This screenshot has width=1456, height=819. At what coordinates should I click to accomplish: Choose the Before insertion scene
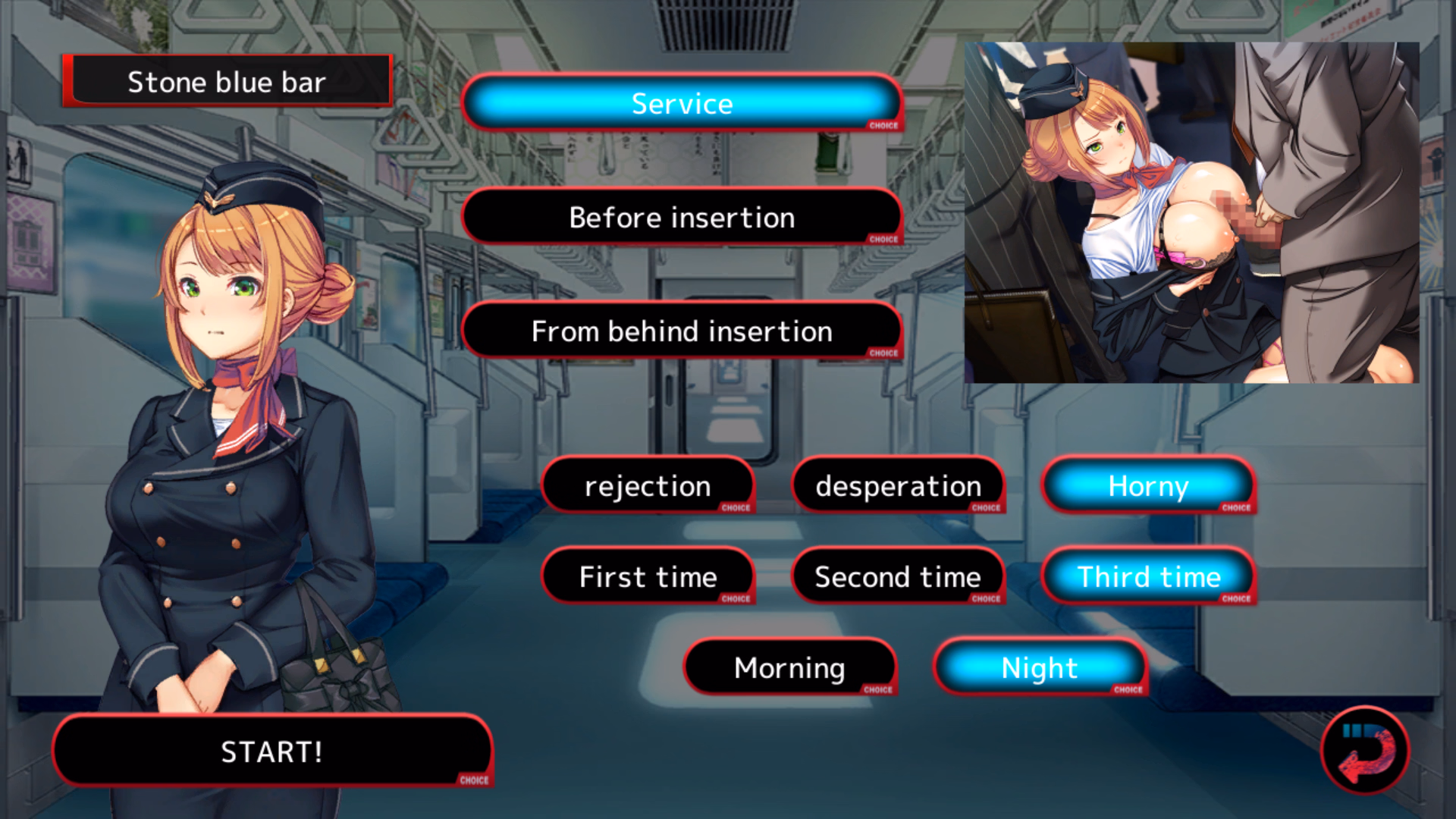click(x=681, y=218)
